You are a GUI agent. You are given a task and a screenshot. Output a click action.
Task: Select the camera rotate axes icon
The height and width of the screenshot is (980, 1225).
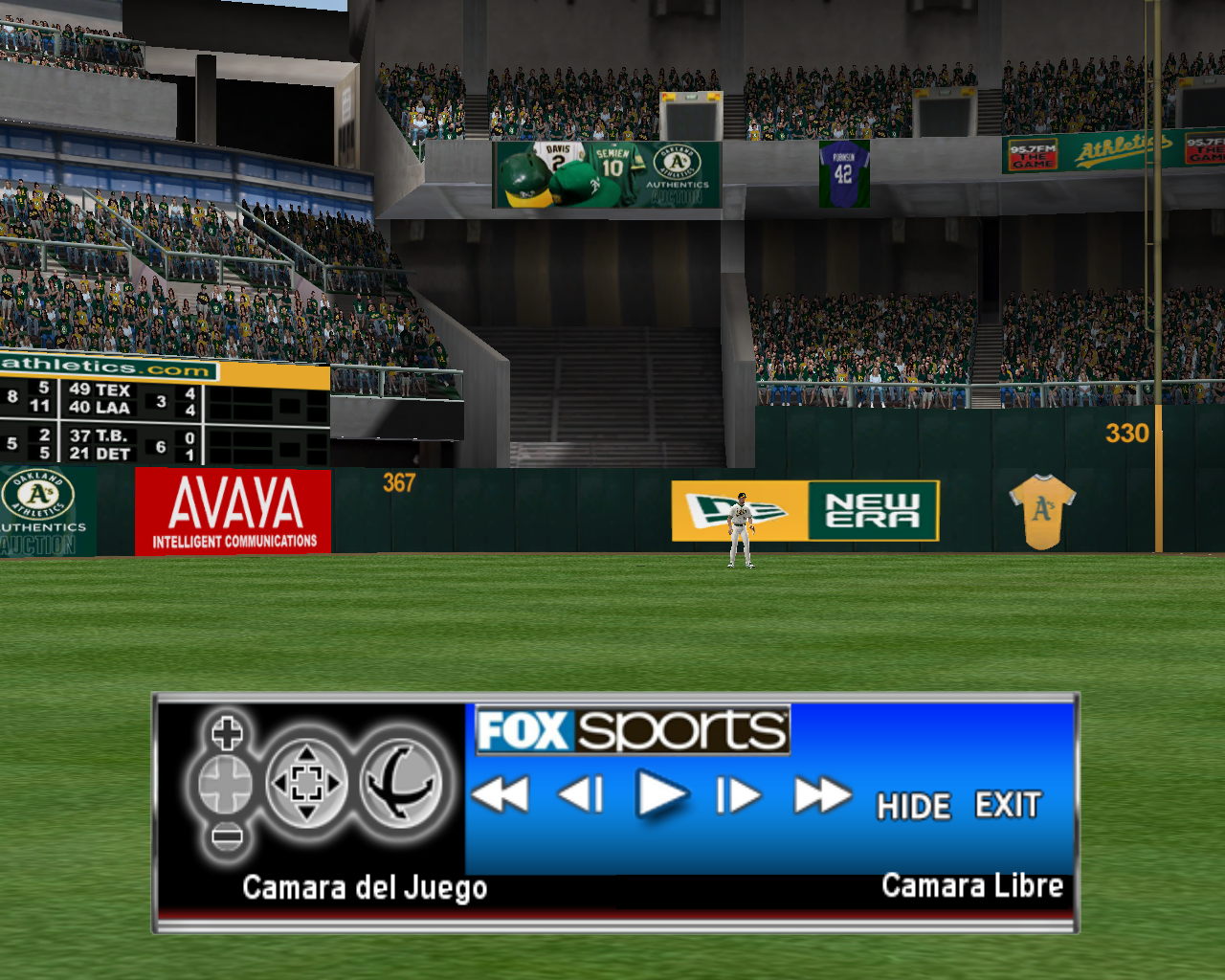[402, 785]
